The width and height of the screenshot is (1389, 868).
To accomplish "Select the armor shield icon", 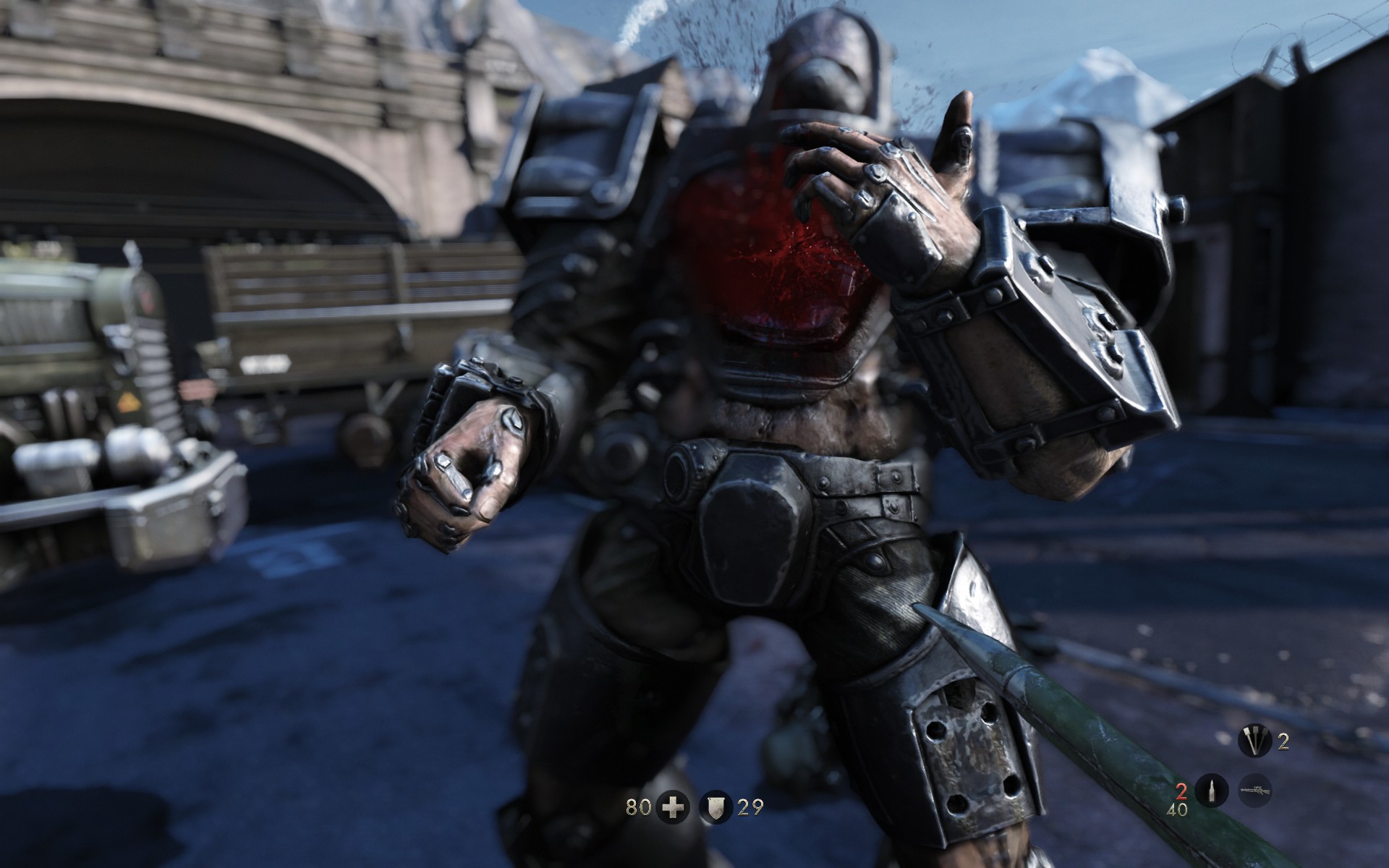I will tap(715, 807).
